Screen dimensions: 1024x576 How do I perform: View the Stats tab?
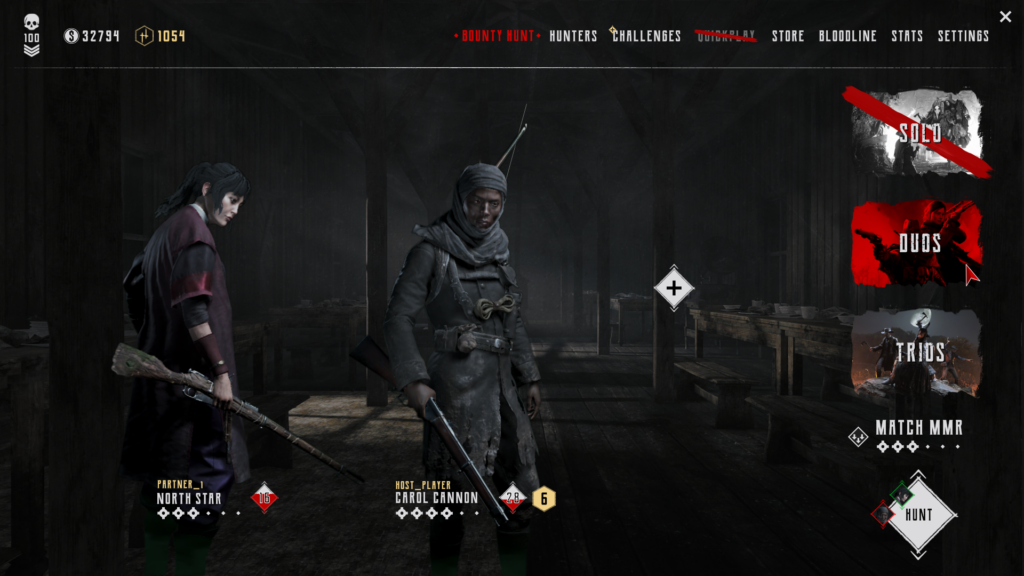coord(907,36)
